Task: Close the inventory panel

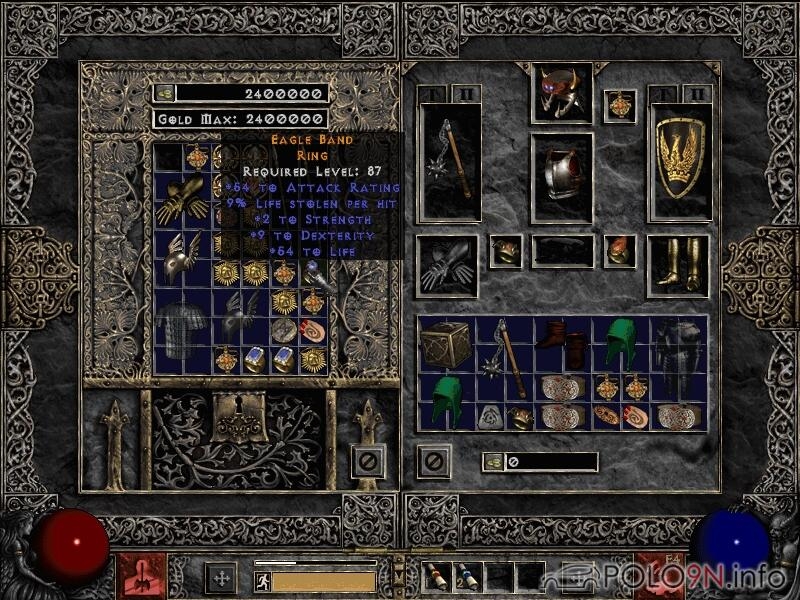Action: click(x=434, y=461)
